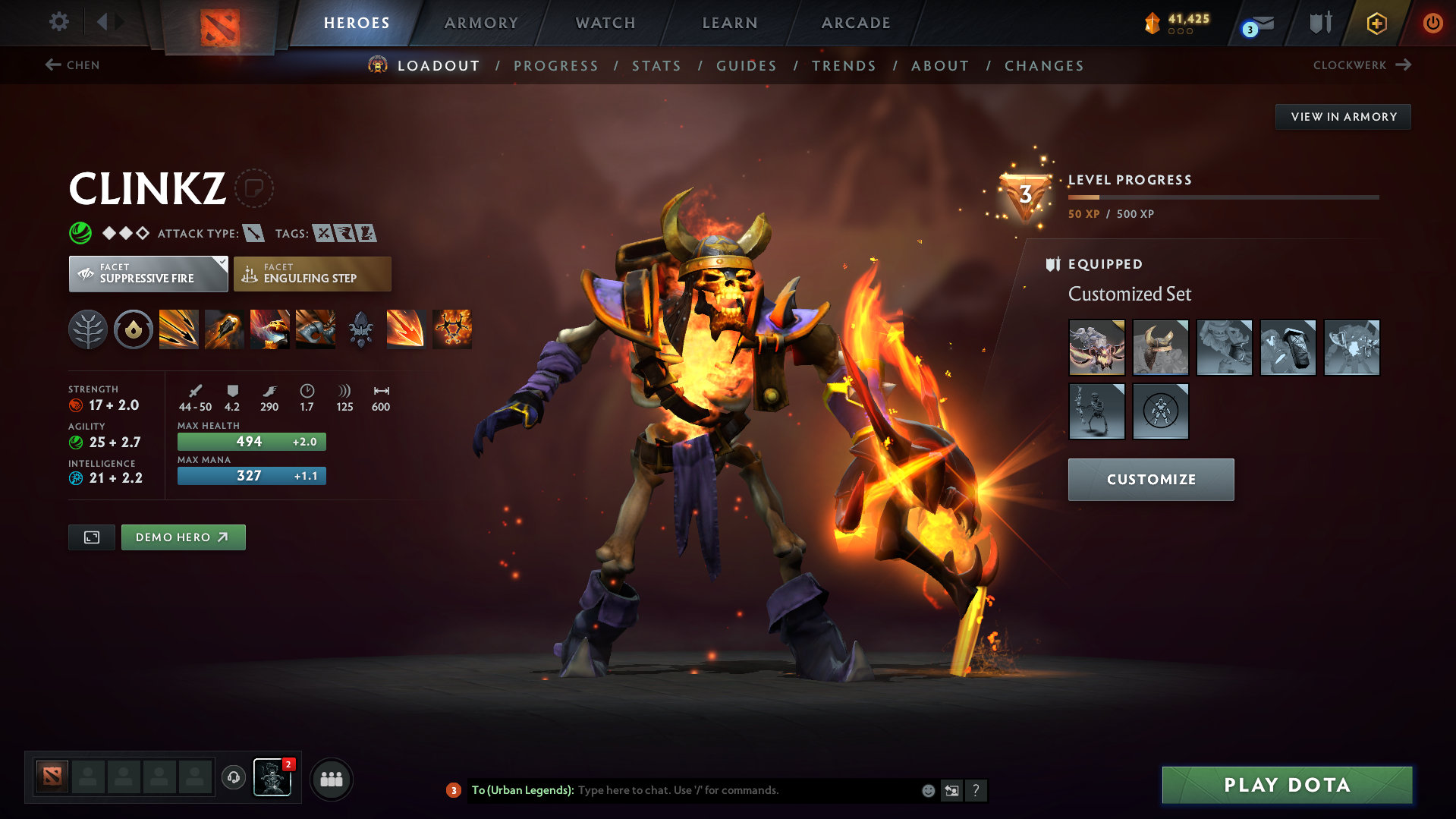Select the Searing Arrows ability icon
The image size is (1456, 819).
click(x=225, y=329)
